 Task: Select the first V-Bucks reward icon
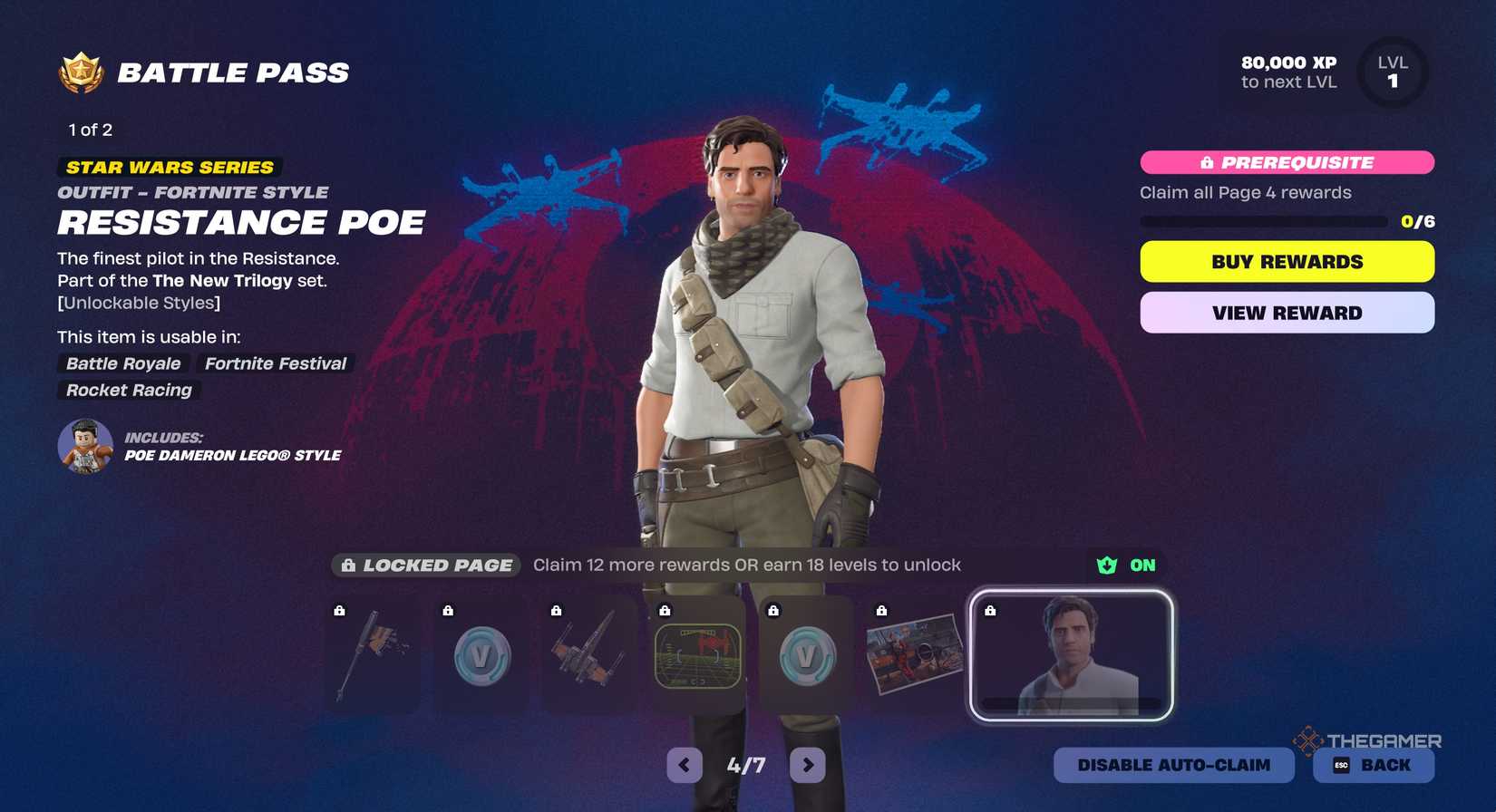[481, 654]
